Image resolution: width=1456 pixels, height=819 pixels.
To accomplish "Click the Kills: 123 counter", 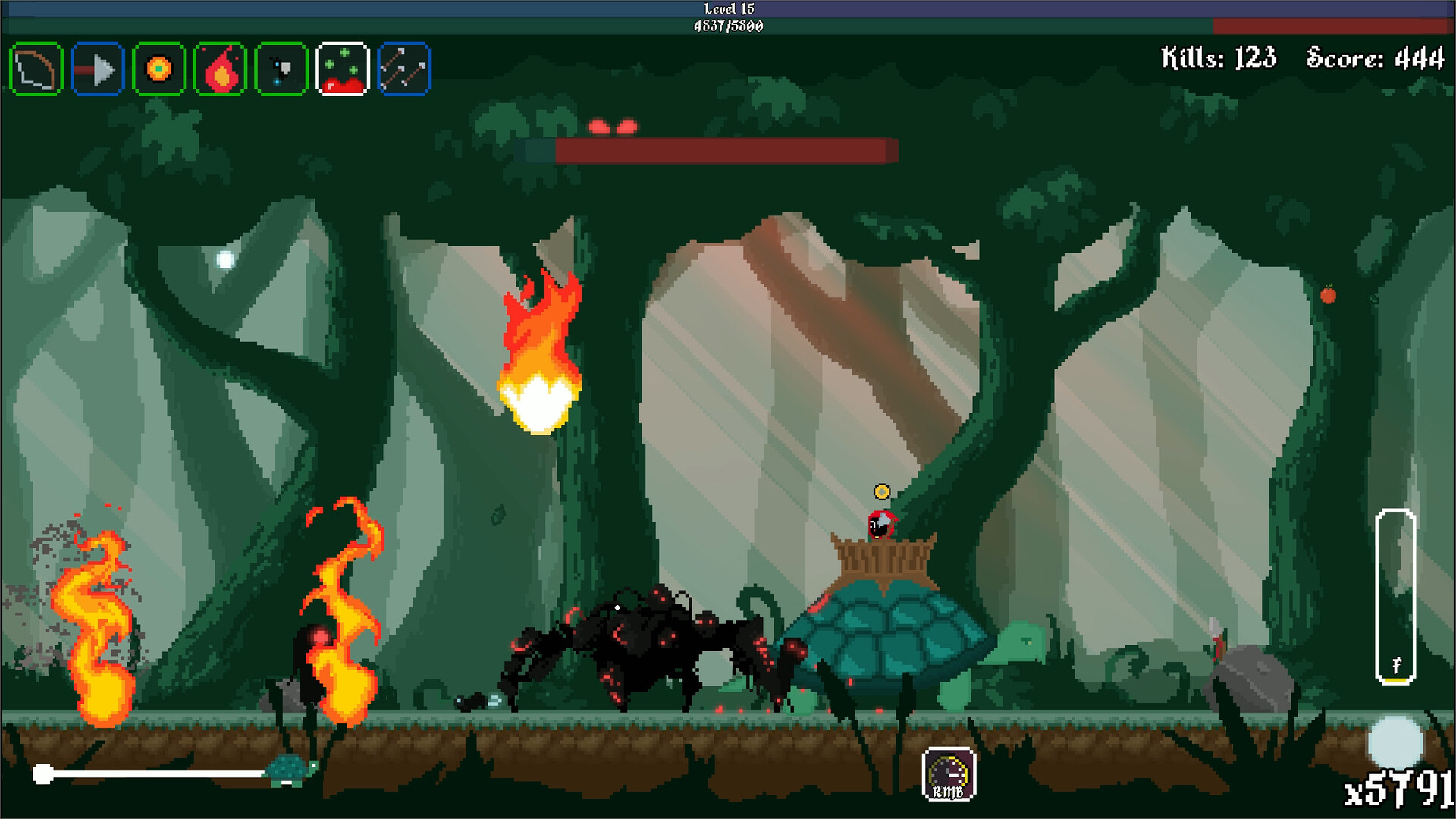I will point(1217,55).
